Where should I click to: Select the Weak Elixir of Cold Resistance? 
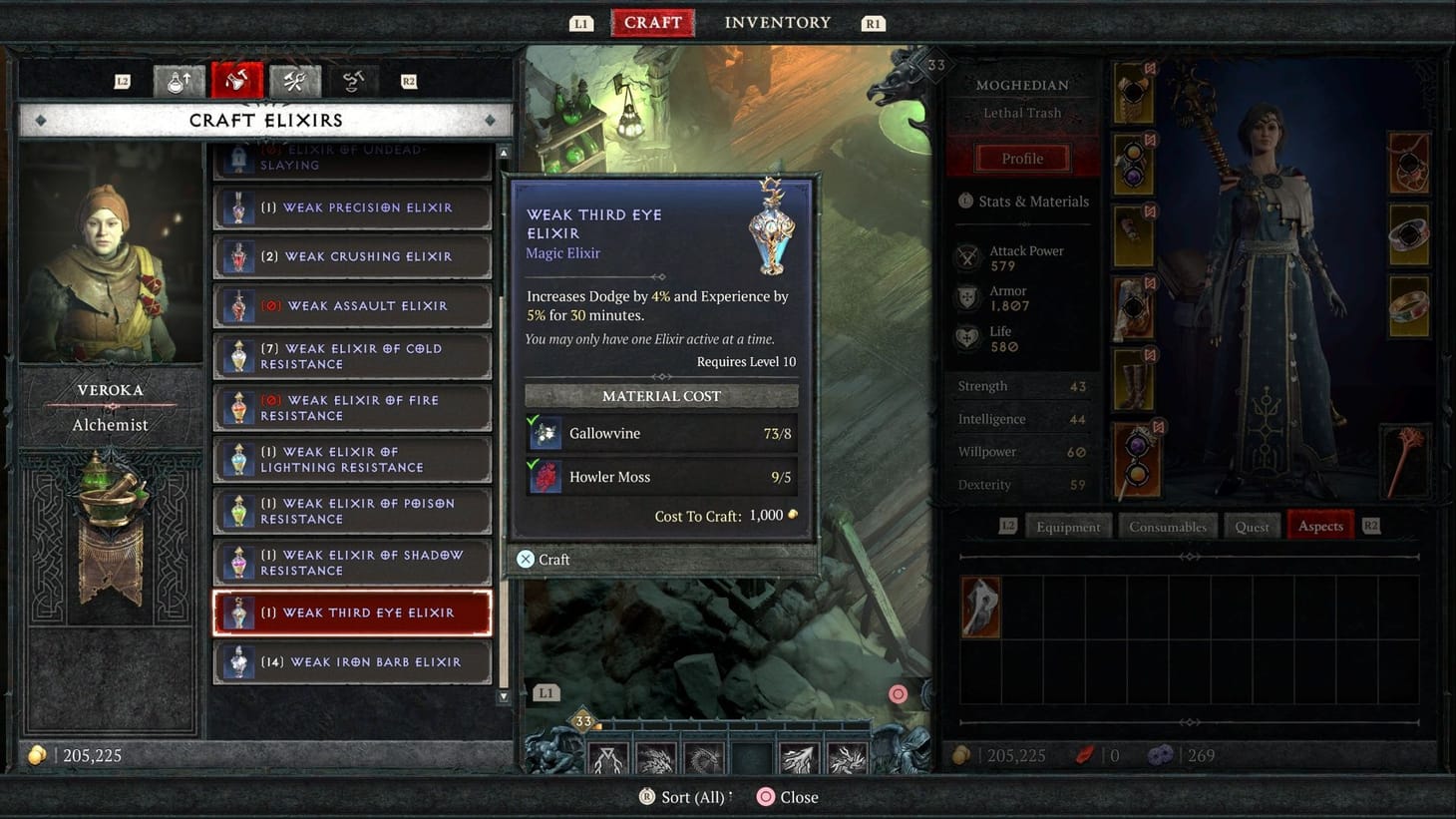351,356
